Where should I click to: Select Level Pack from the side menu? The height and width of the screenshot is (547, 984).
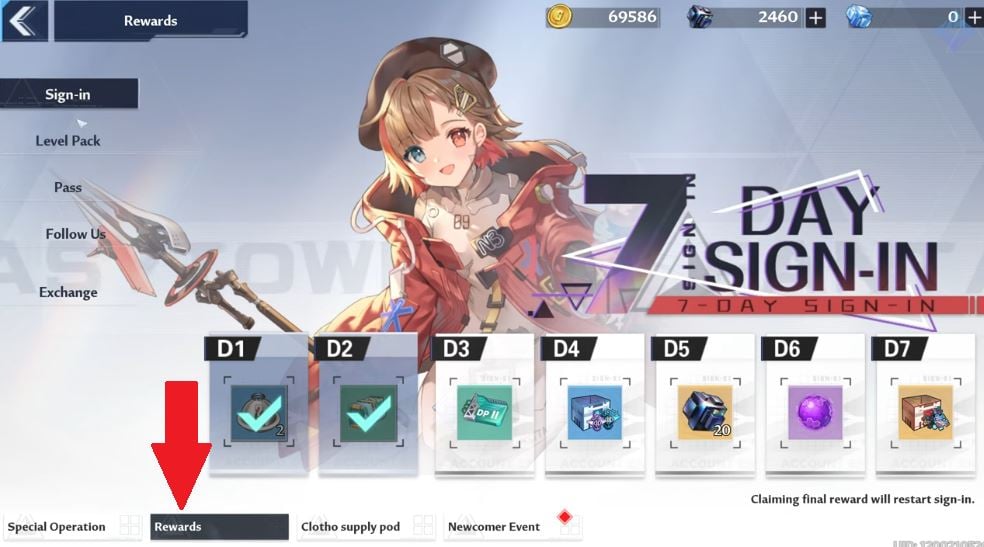(x=68, y=141)
